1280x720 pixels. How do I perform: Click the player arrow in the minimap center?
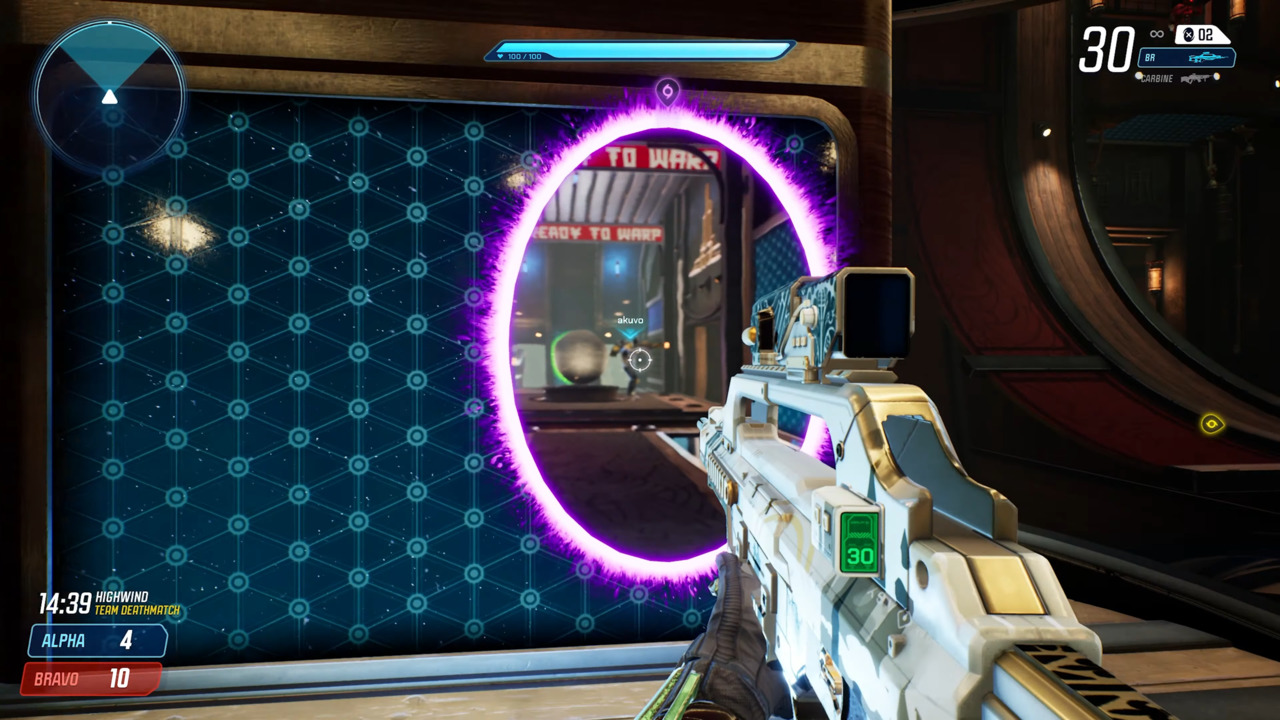pyautogui.click(x=110, y=96)
